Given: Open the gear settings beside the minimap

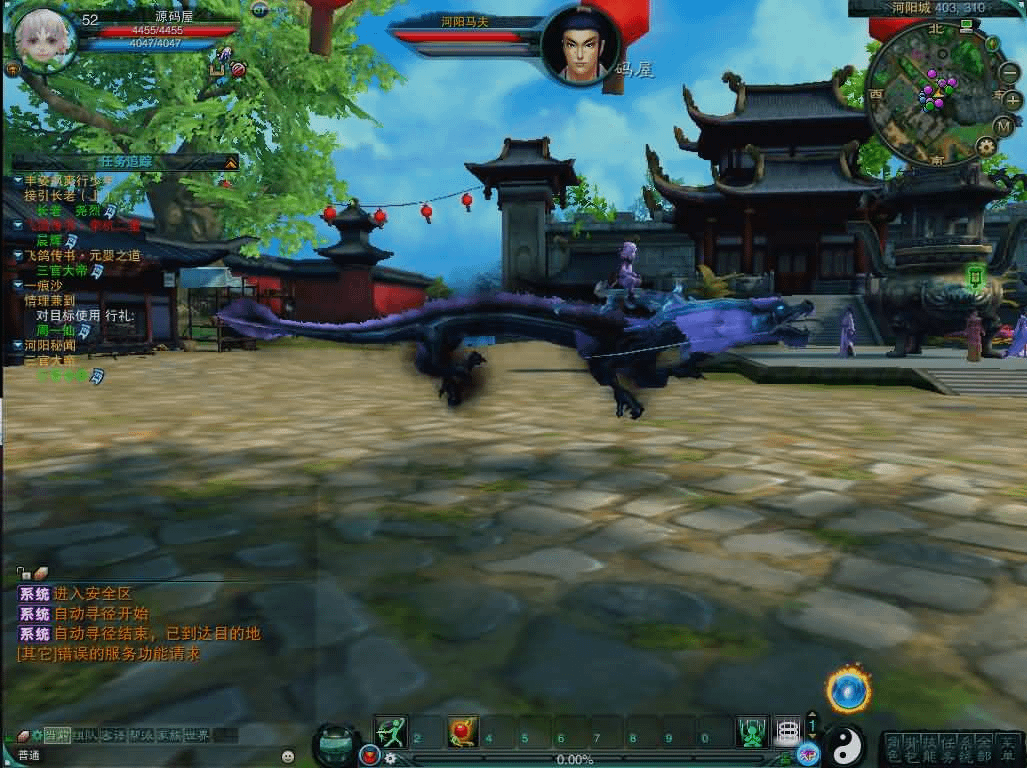Looking at the screenshot, I should (x=986, y=146).
